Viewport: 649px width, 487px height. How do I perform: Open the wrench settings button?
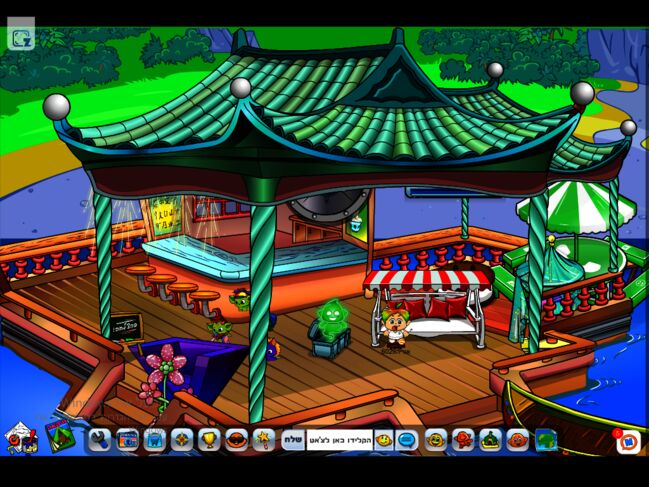click(101, 439)
